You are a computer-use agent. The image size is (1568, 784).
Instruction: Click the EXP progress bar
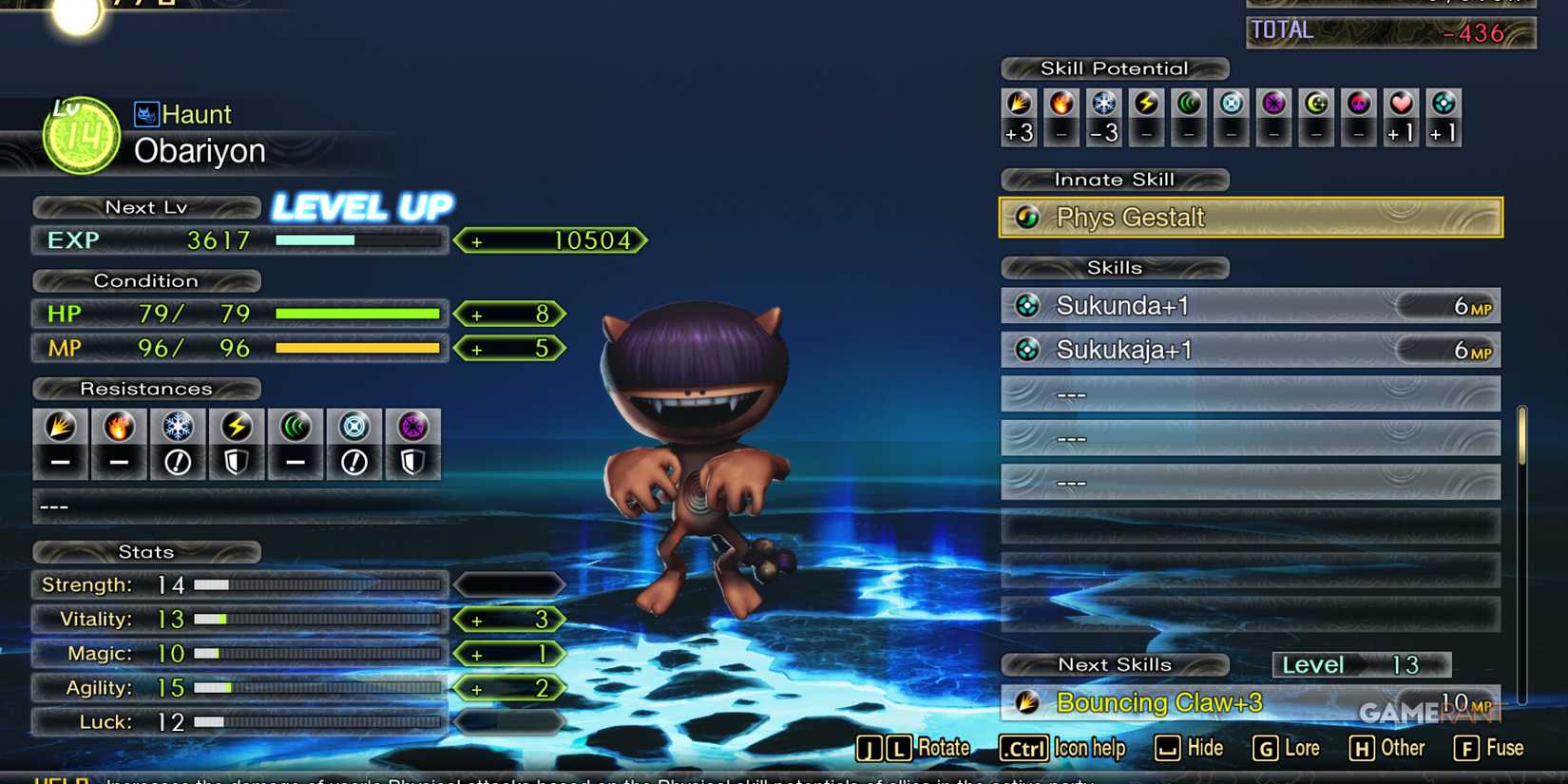[x=356, y=240]
